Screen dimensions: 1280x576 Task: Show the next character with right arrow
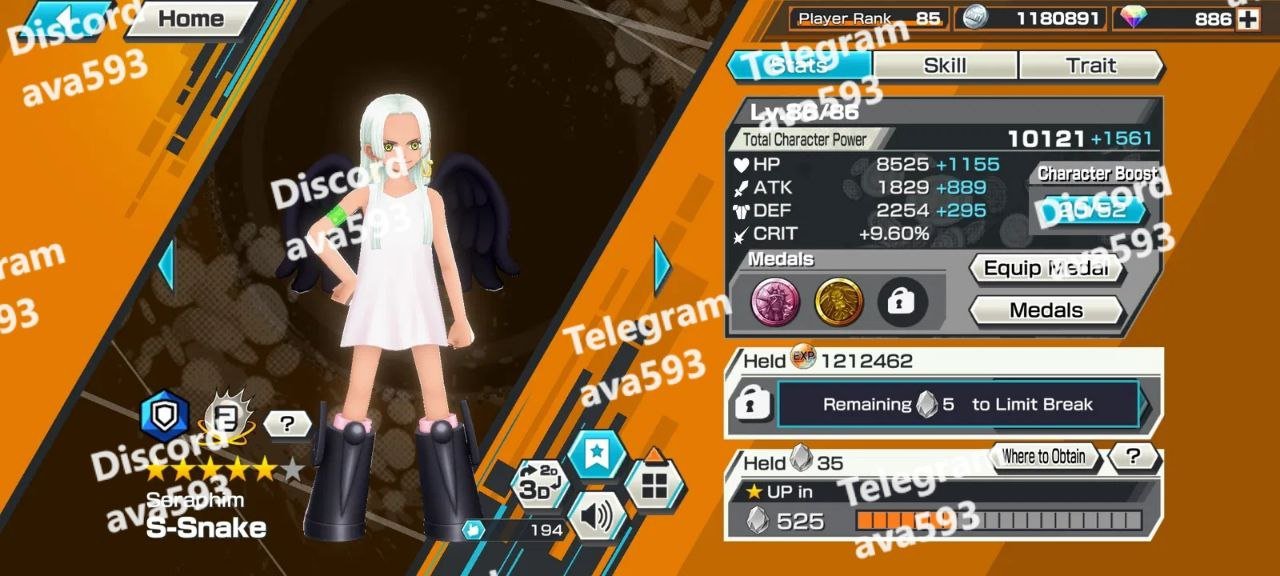[662, 266]
